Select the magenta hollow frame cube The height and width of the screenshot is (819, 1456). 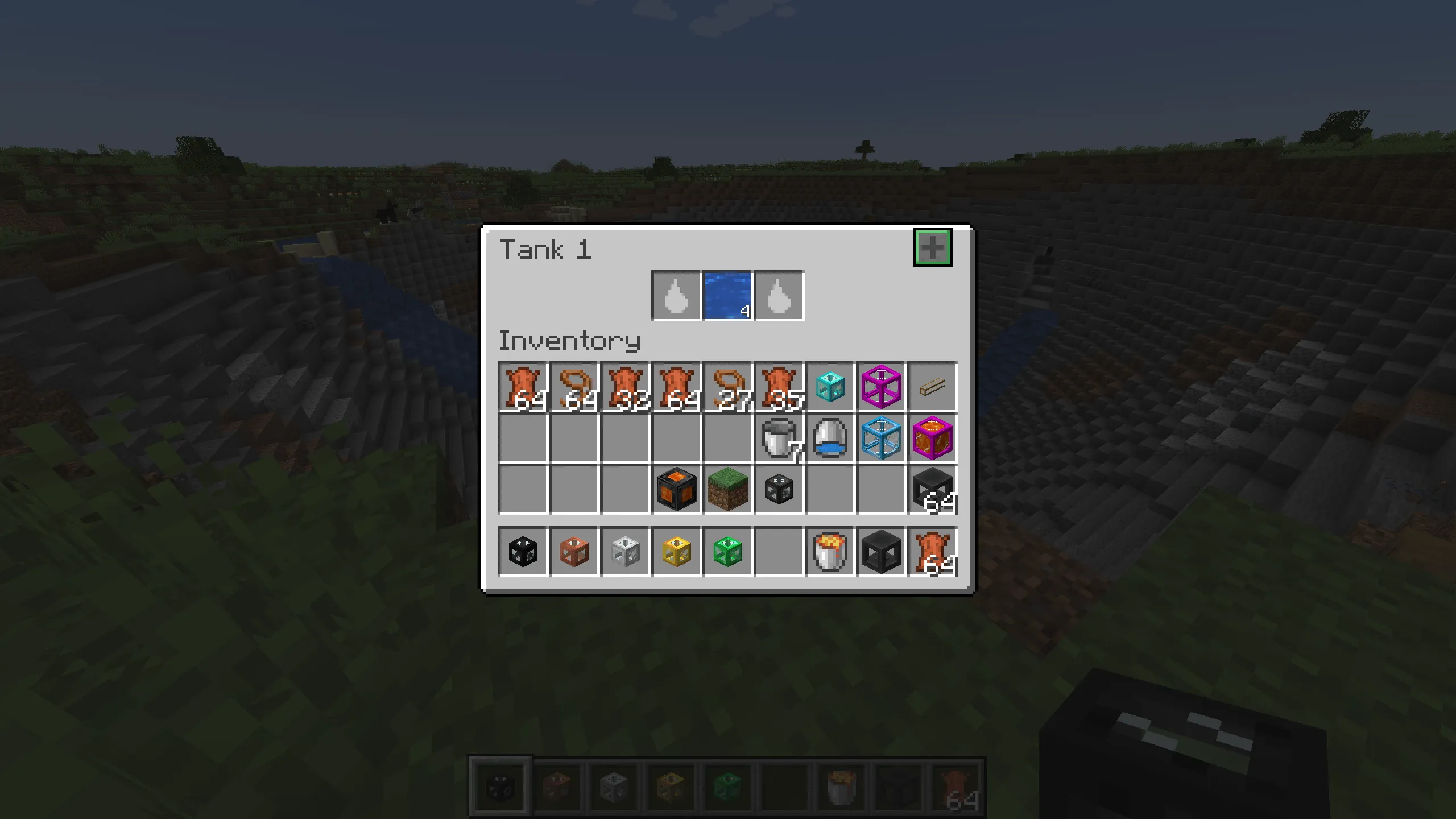click(882, 387)
